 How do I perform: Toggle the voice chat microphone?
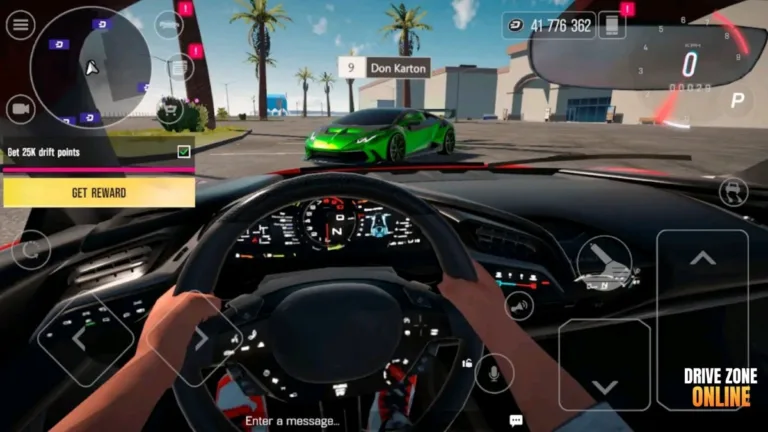(x=491, y=374)
